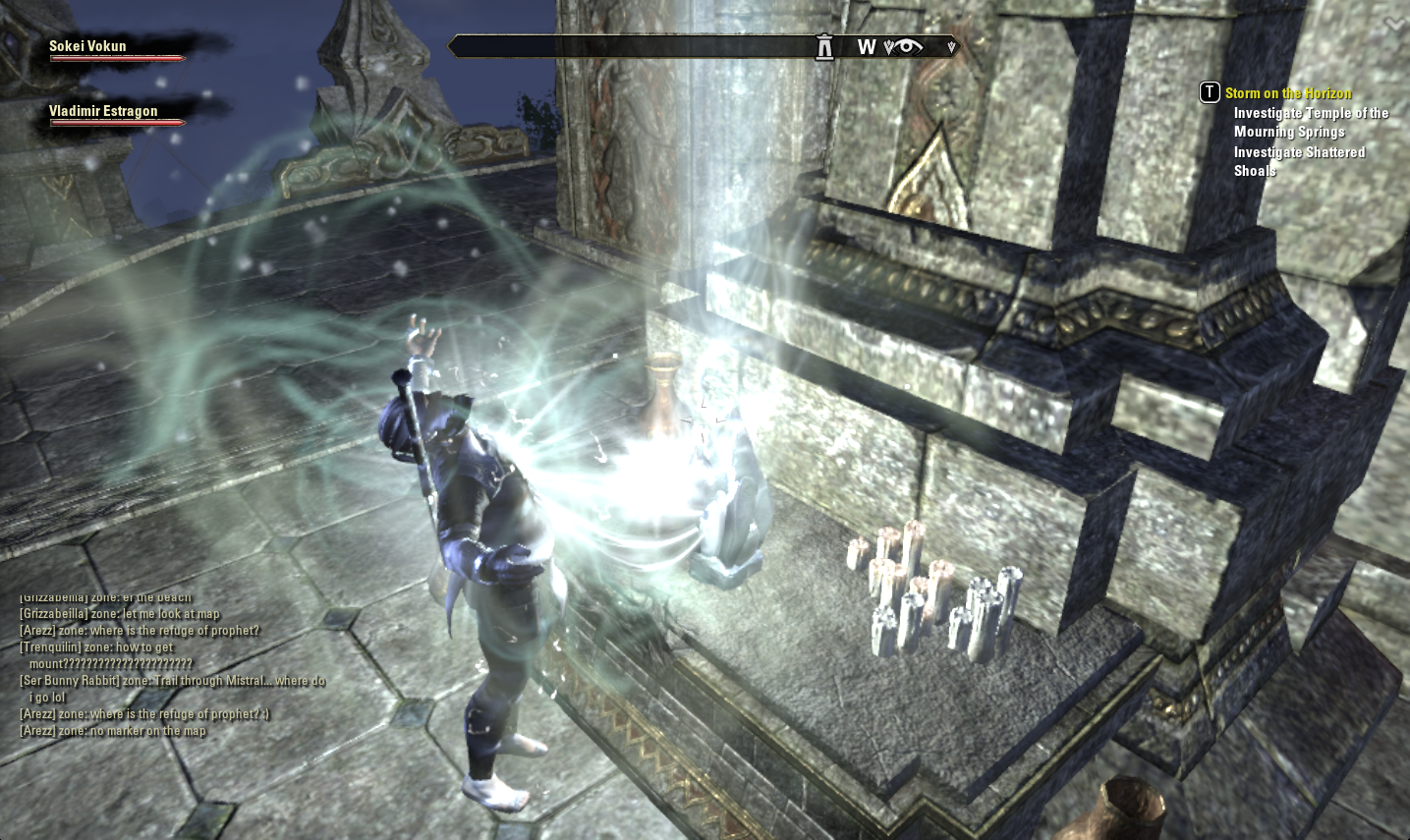Select the Storm on the Horizon quest tracker
Image resolution: width=1410 pixels, height=840 pixels.
click(x=1287, y=93)
